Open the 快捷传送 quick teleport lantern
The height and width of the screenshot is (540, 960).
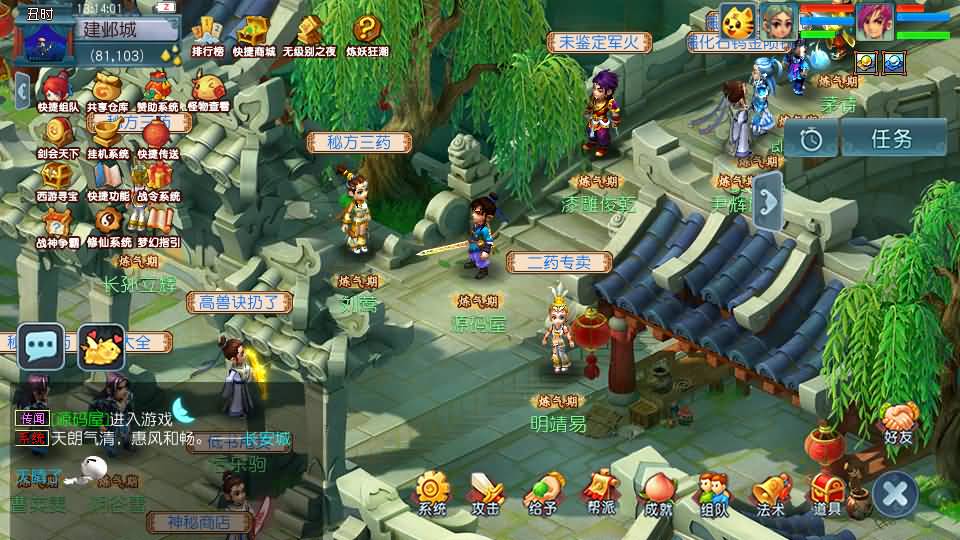[158, 137]
